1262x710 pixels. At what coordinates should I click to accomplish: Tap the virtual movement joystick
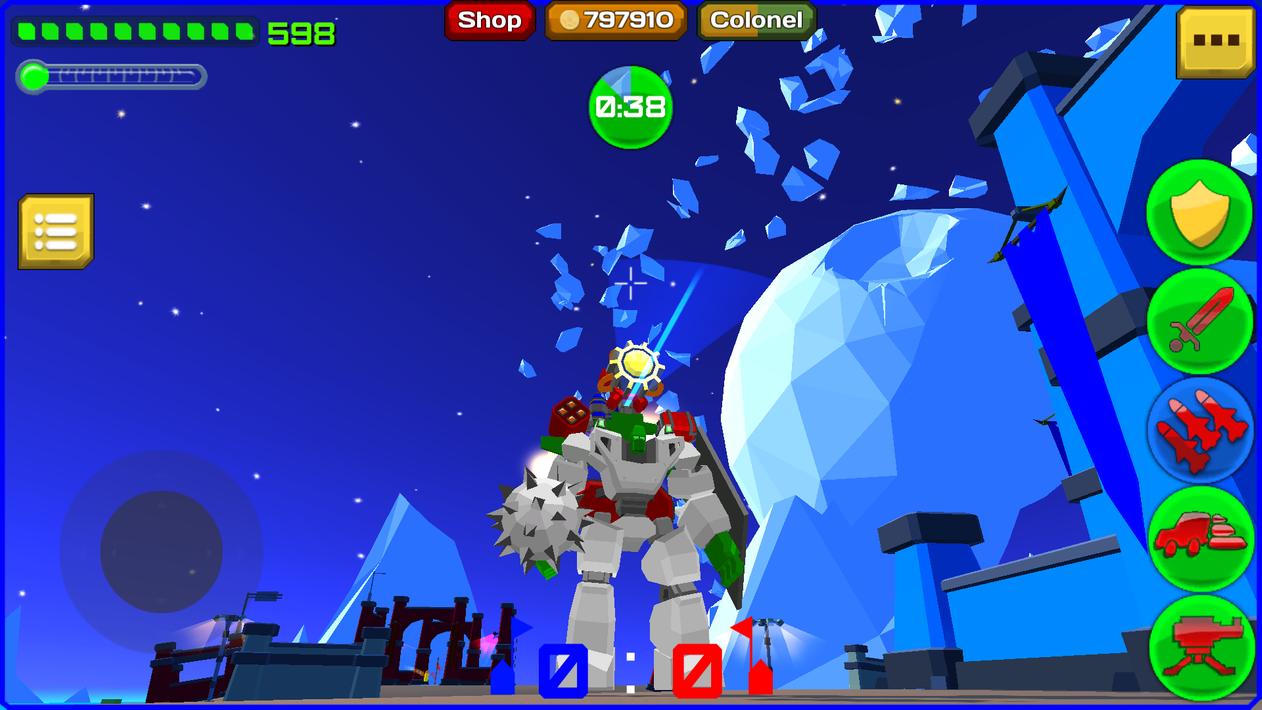click(161, 551)
